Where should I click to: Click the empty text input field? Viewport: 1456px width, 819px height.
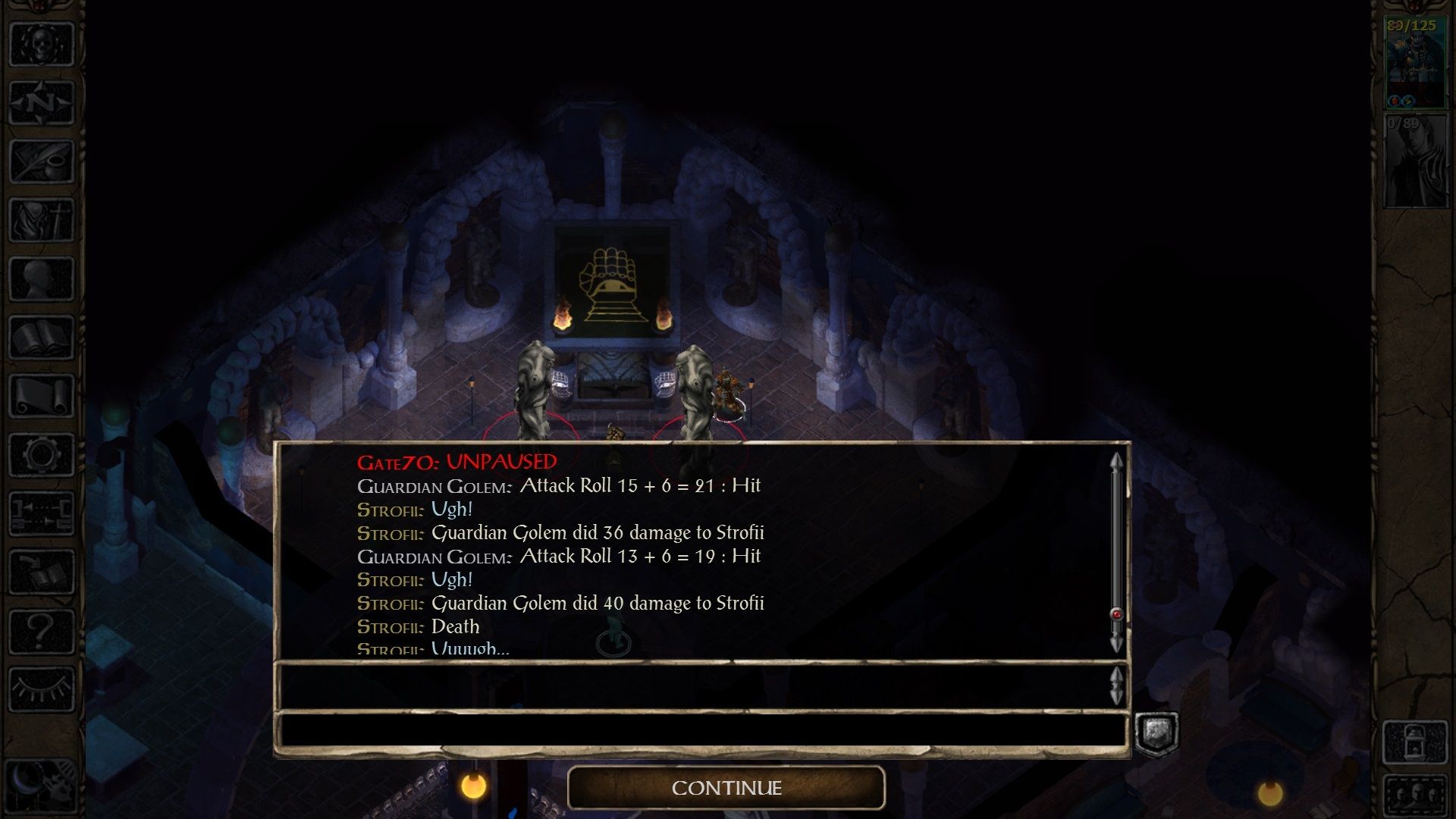click(705, 730)
